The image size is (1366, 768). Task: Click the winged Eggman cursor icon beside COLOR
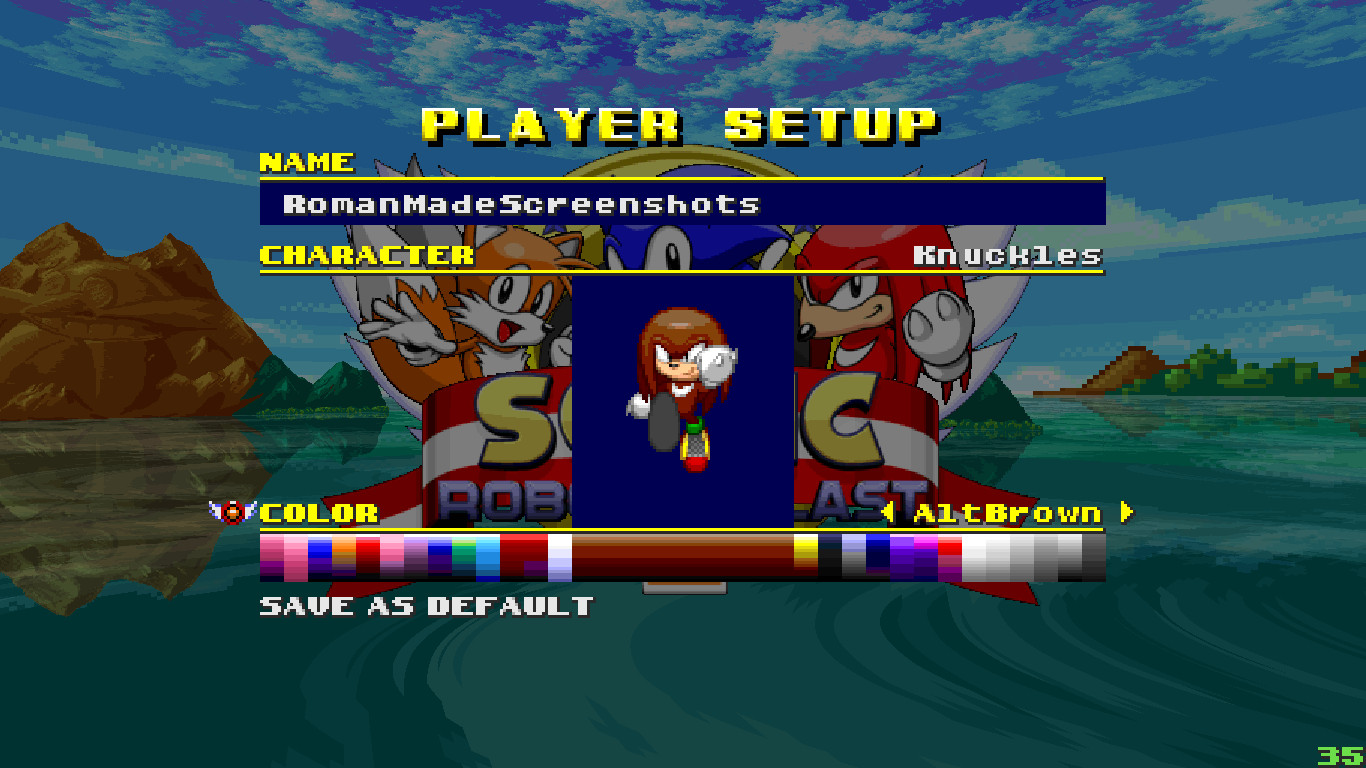click(232, 513)
